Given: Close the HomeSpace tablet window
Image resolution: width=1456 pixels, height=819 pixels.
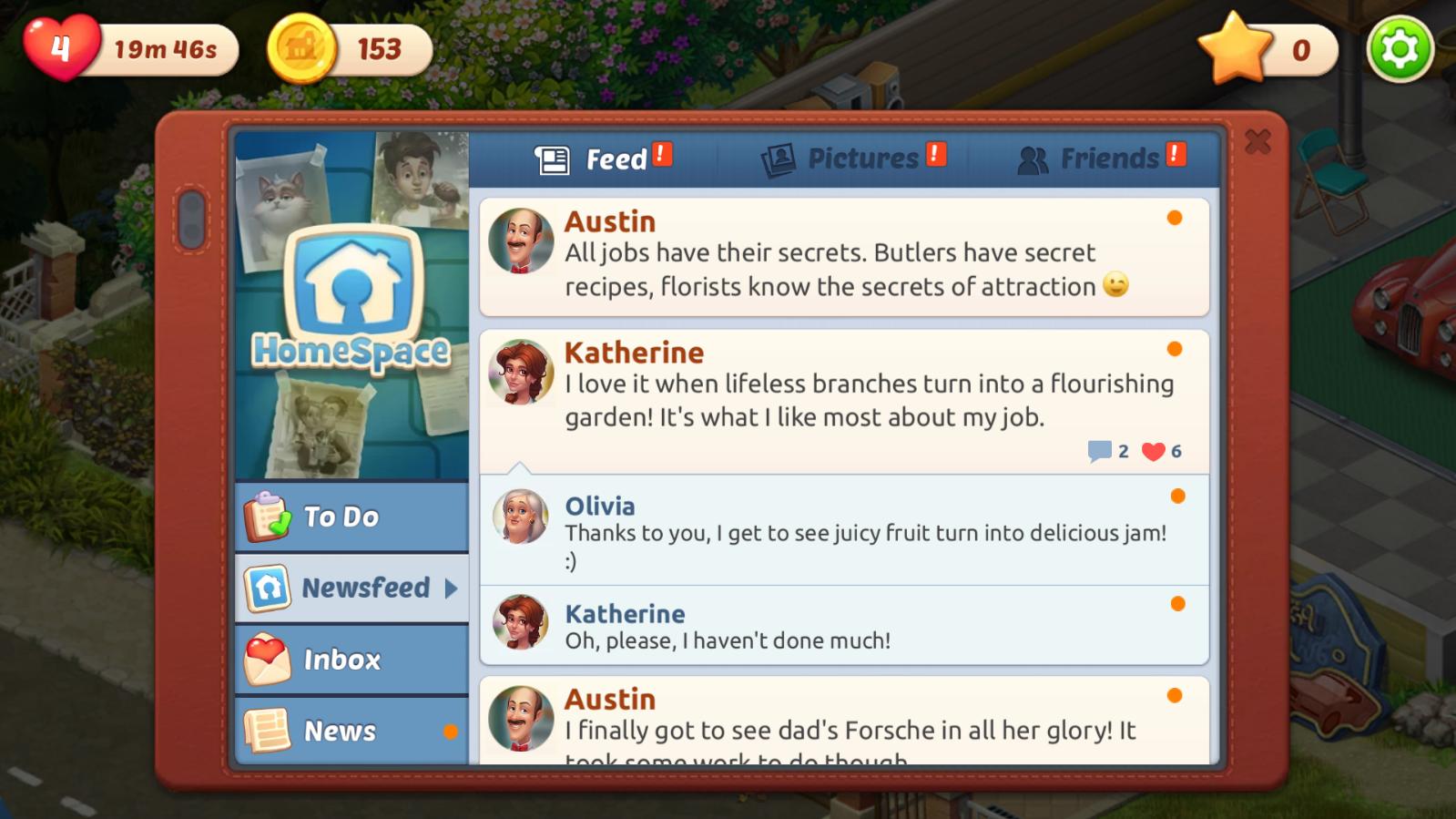Looking at the screenshot, I should tap(1257, 142).
